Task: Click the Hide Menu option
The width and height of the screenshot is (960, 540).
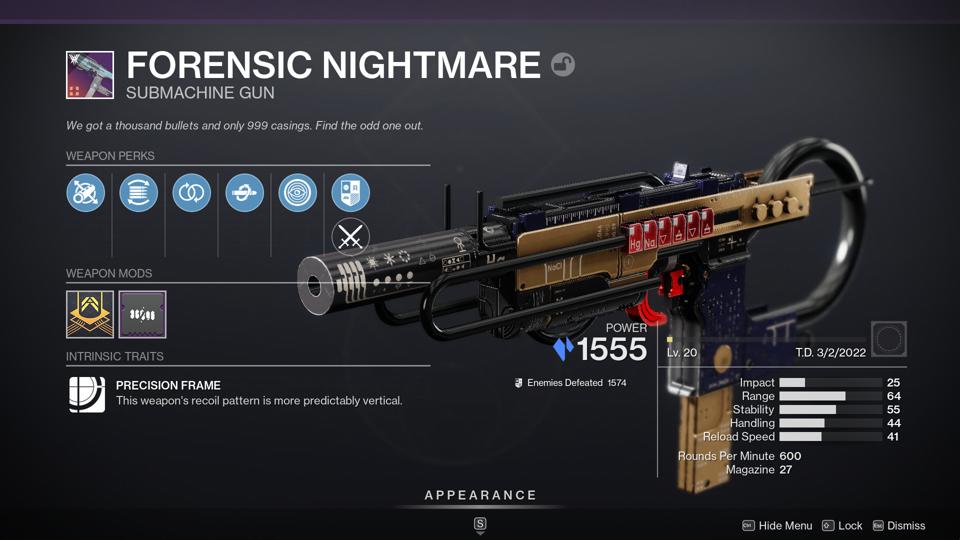Action: point(777,526)
